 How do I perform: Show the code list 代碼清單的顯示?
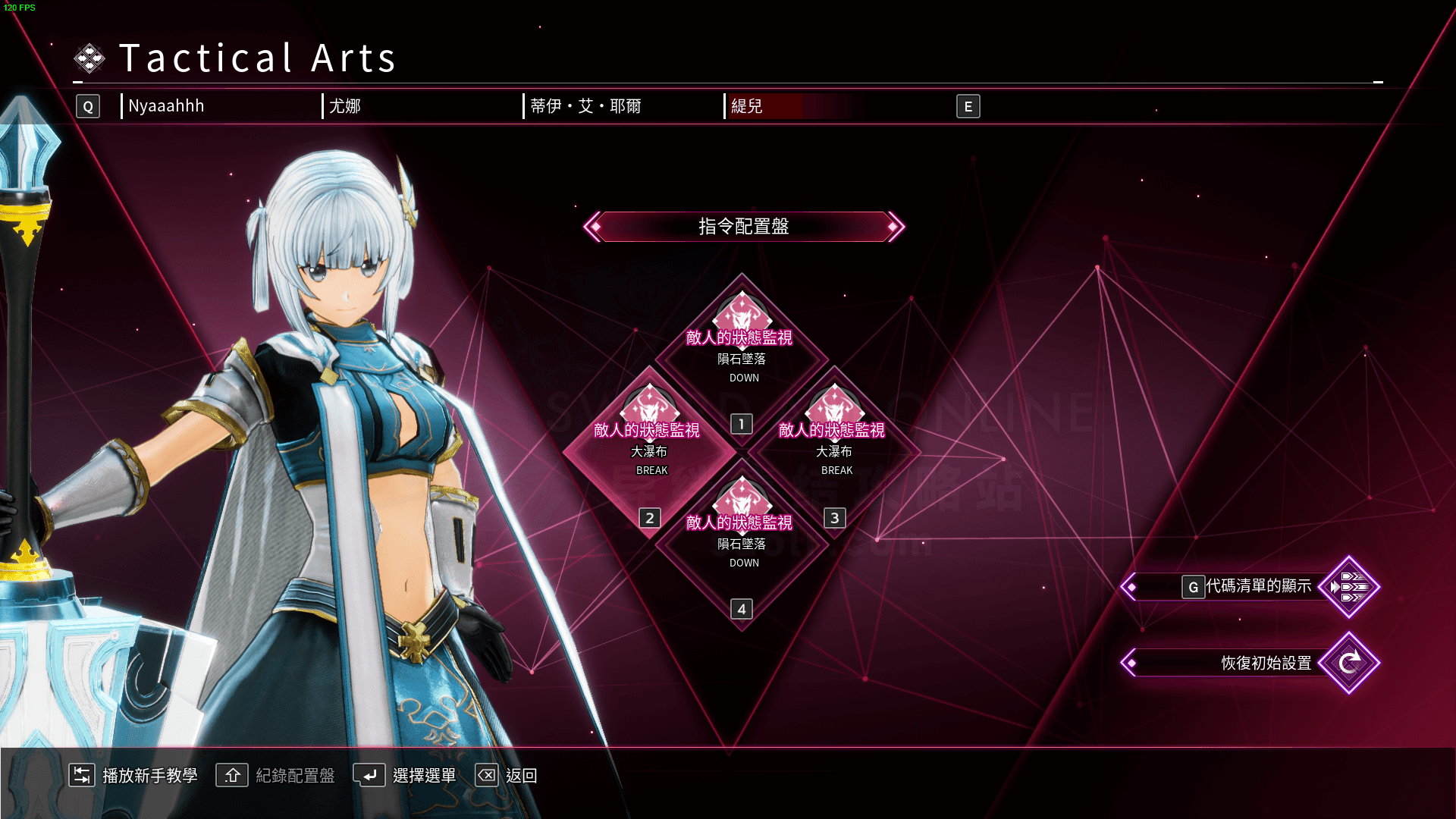pos(1258,586)
